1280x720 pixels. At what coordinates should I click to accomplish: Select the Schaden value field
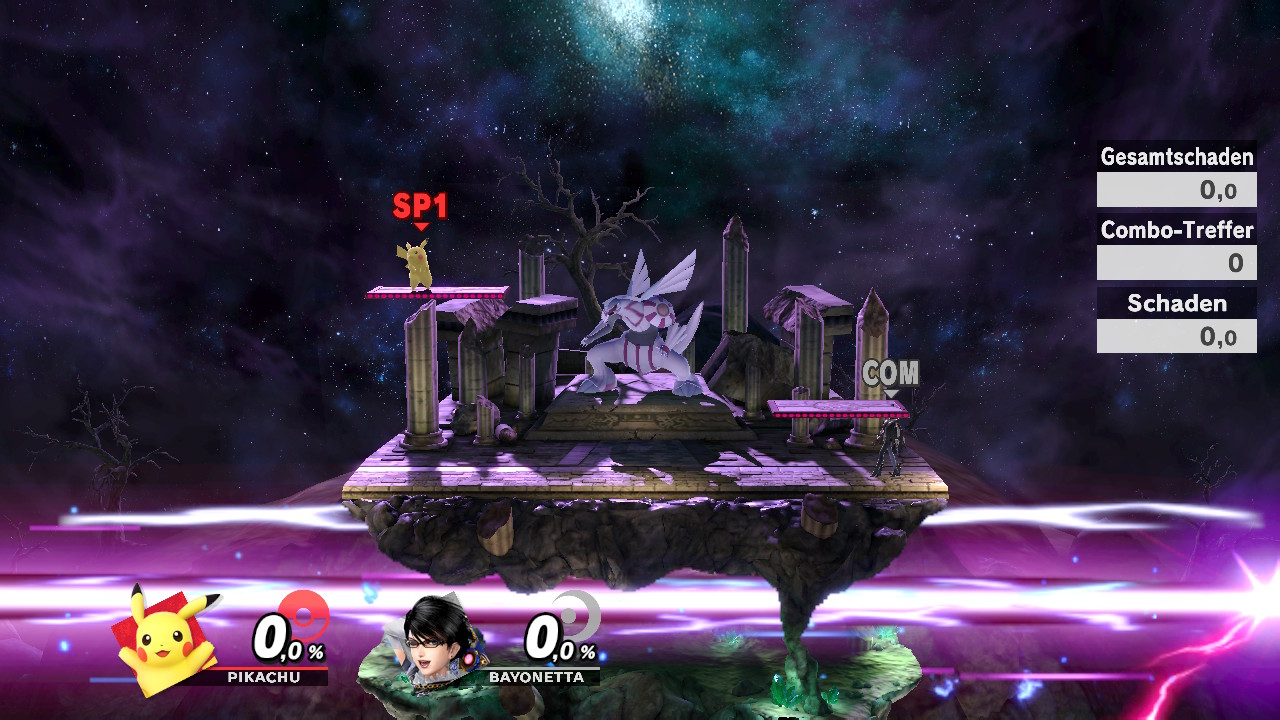[1176, 335]
